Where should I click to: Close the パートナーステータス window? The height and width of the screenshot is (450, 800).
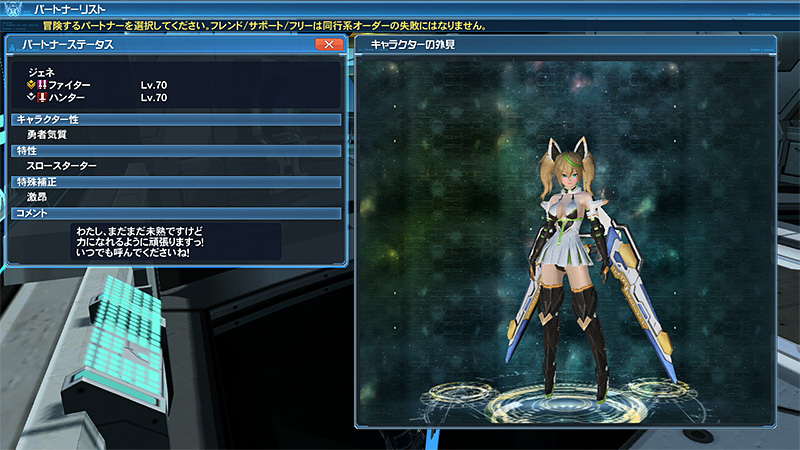click(328, 45)
